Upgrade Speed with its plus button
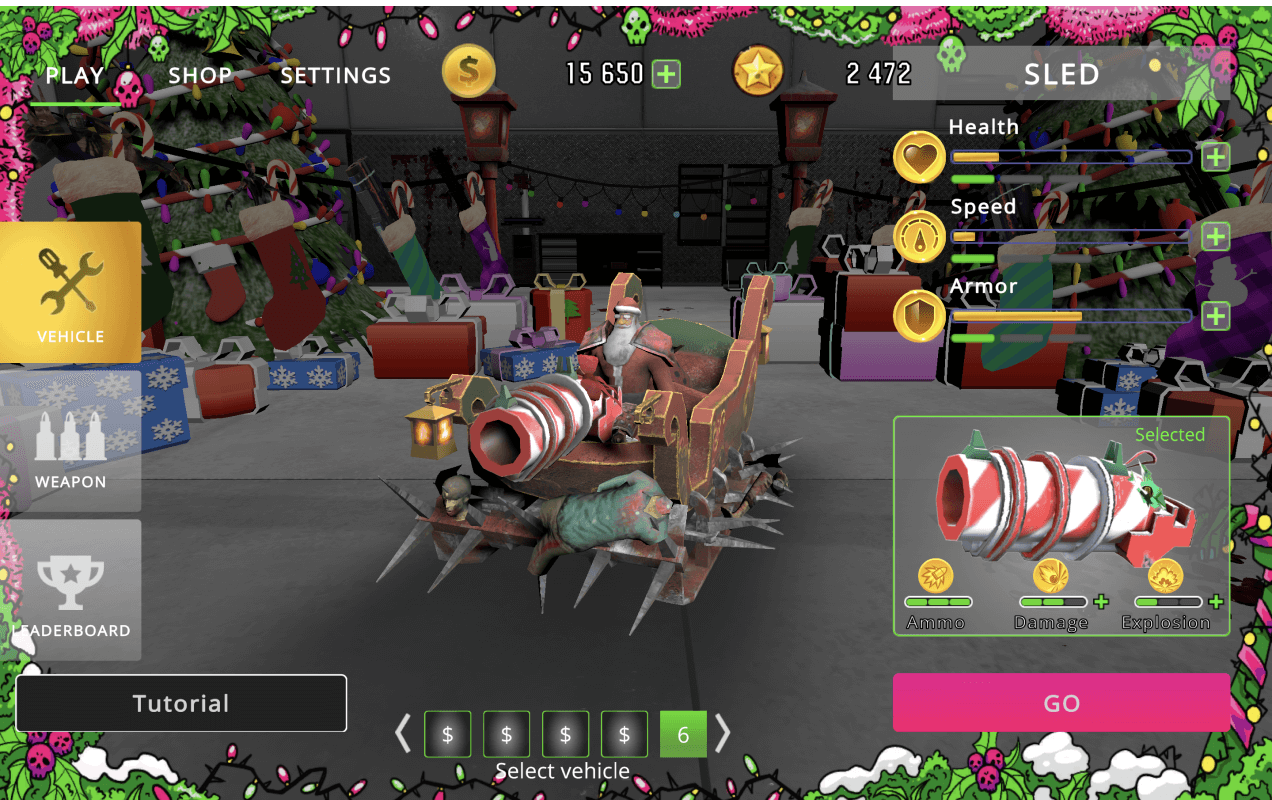 pos(1215,237)
